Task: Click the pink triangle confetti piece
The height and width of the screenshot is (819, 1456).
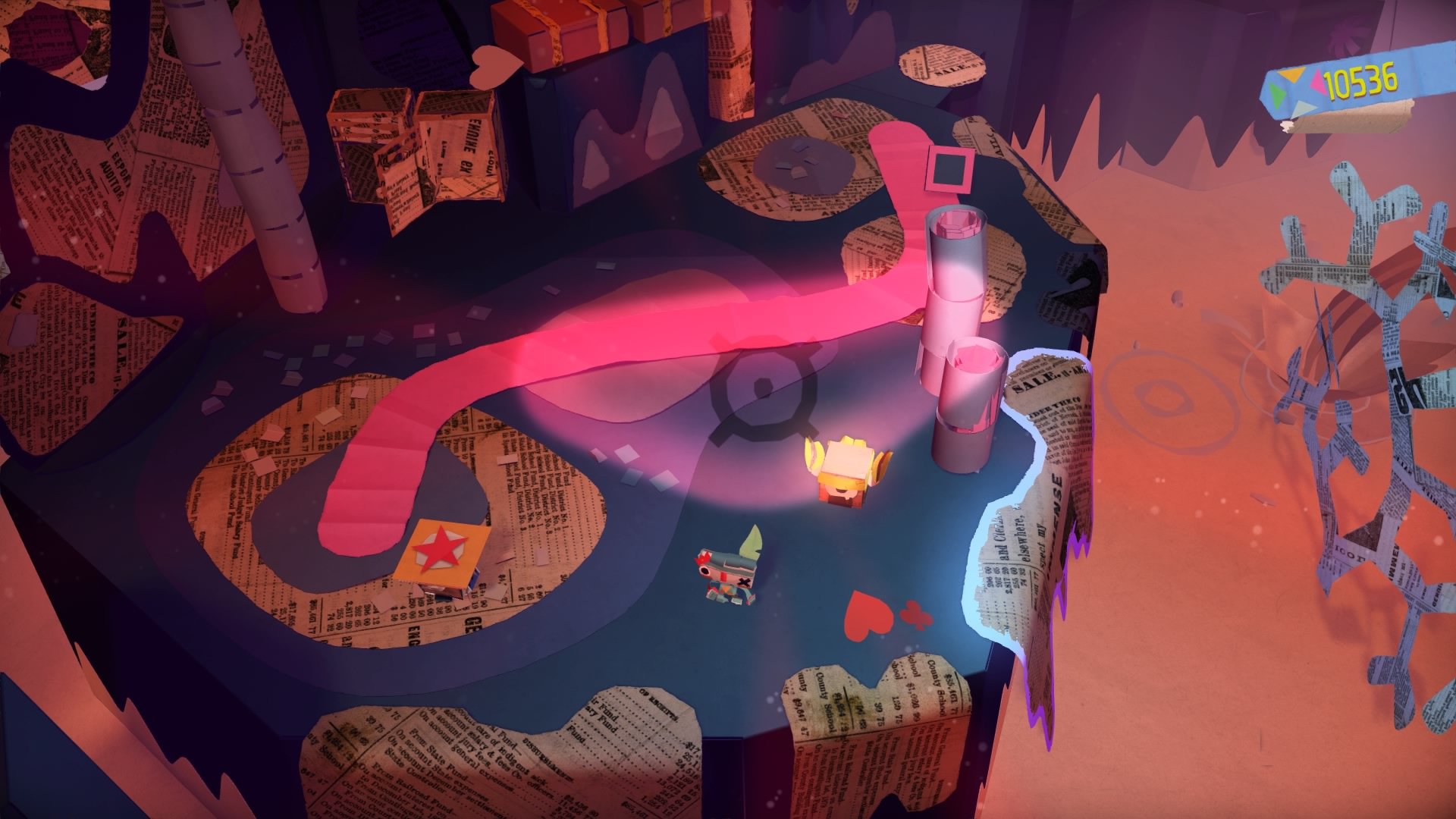Action: 1317,81
